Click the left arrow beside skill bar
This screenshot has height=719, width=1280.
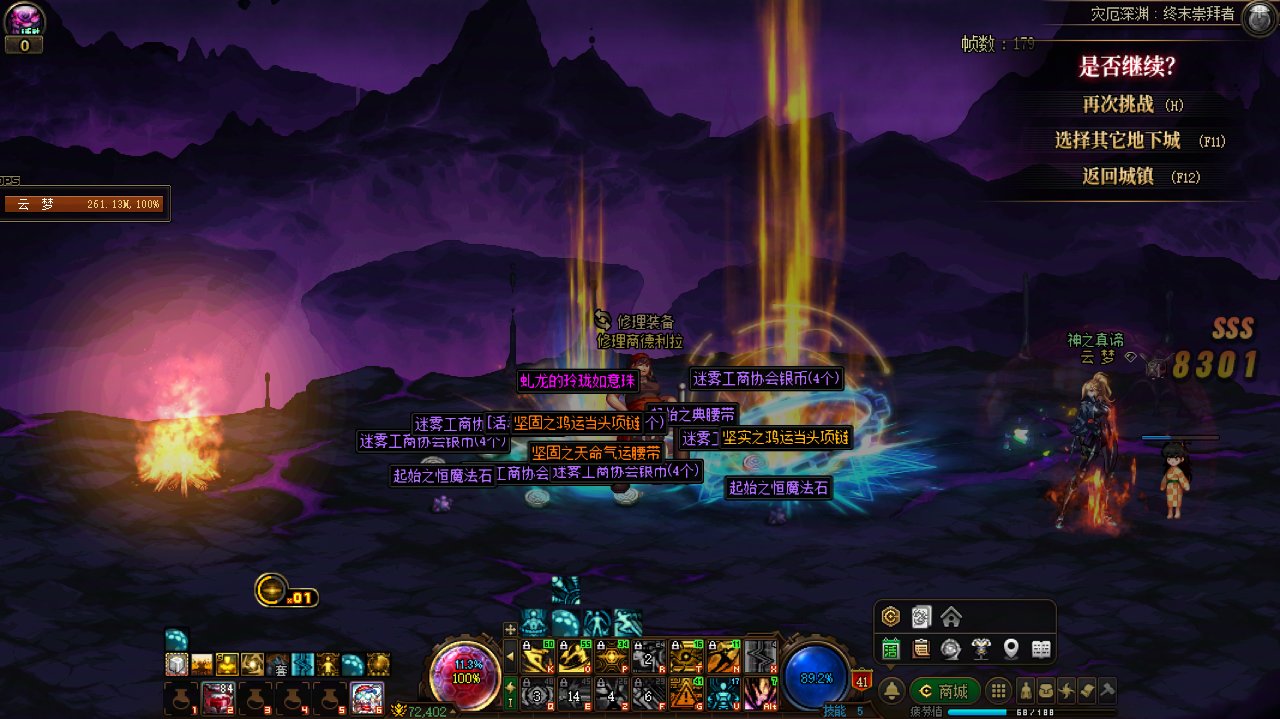point(510,656)
